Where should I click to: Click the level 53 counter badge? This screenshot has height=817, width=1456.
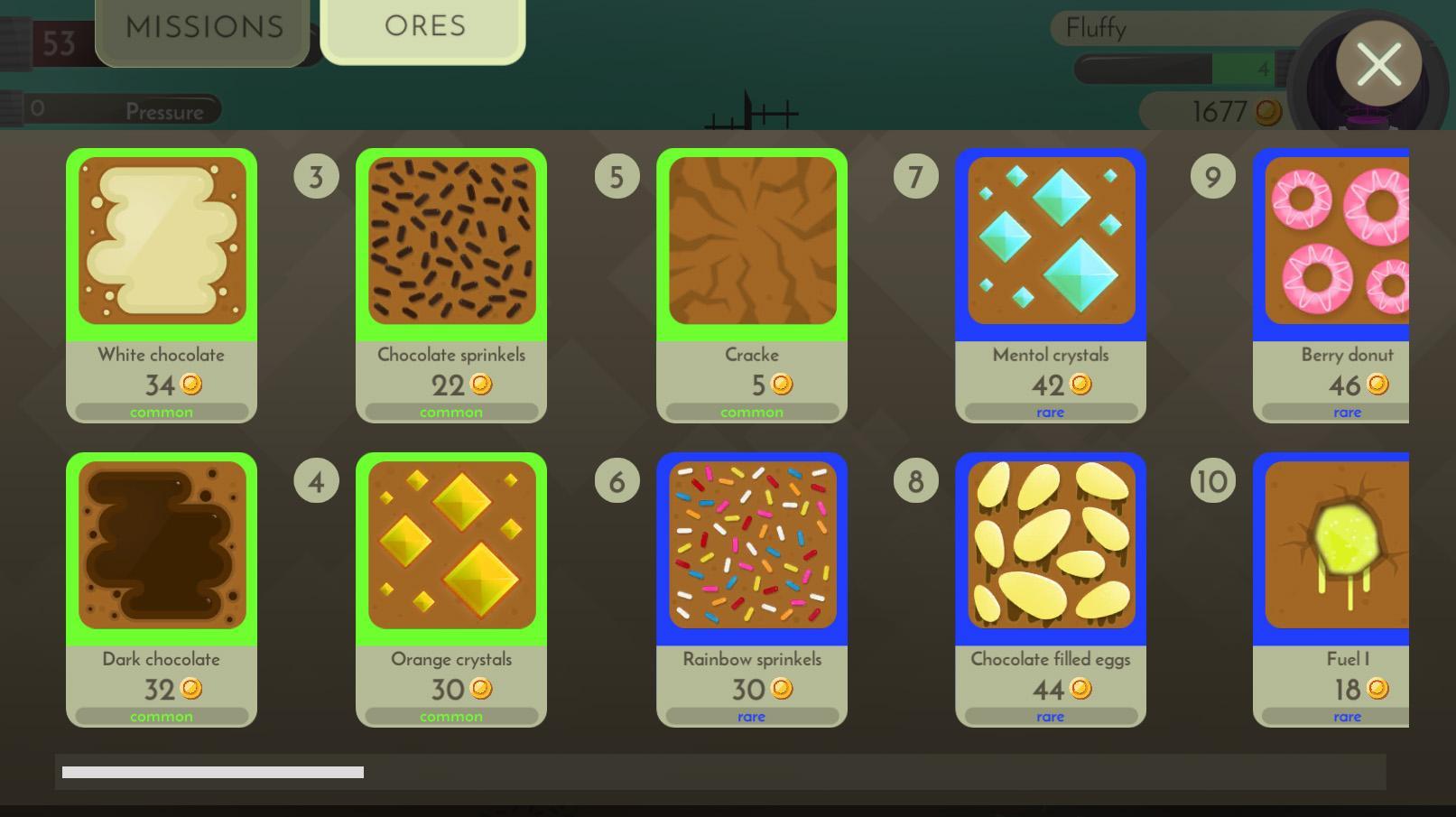coord(57,43)
